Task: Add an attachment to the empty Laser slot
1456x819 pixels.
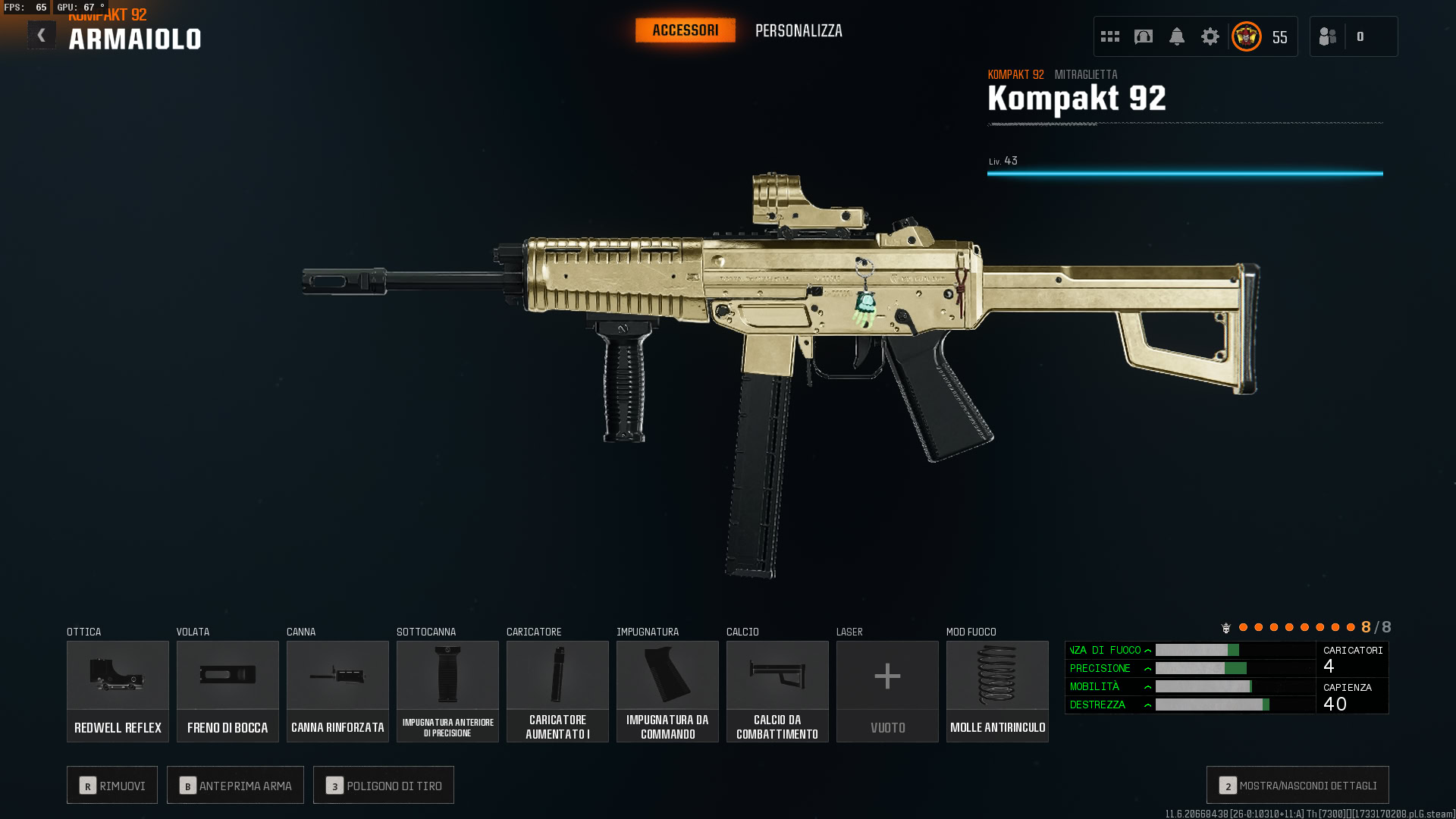Action: [887, 691]
